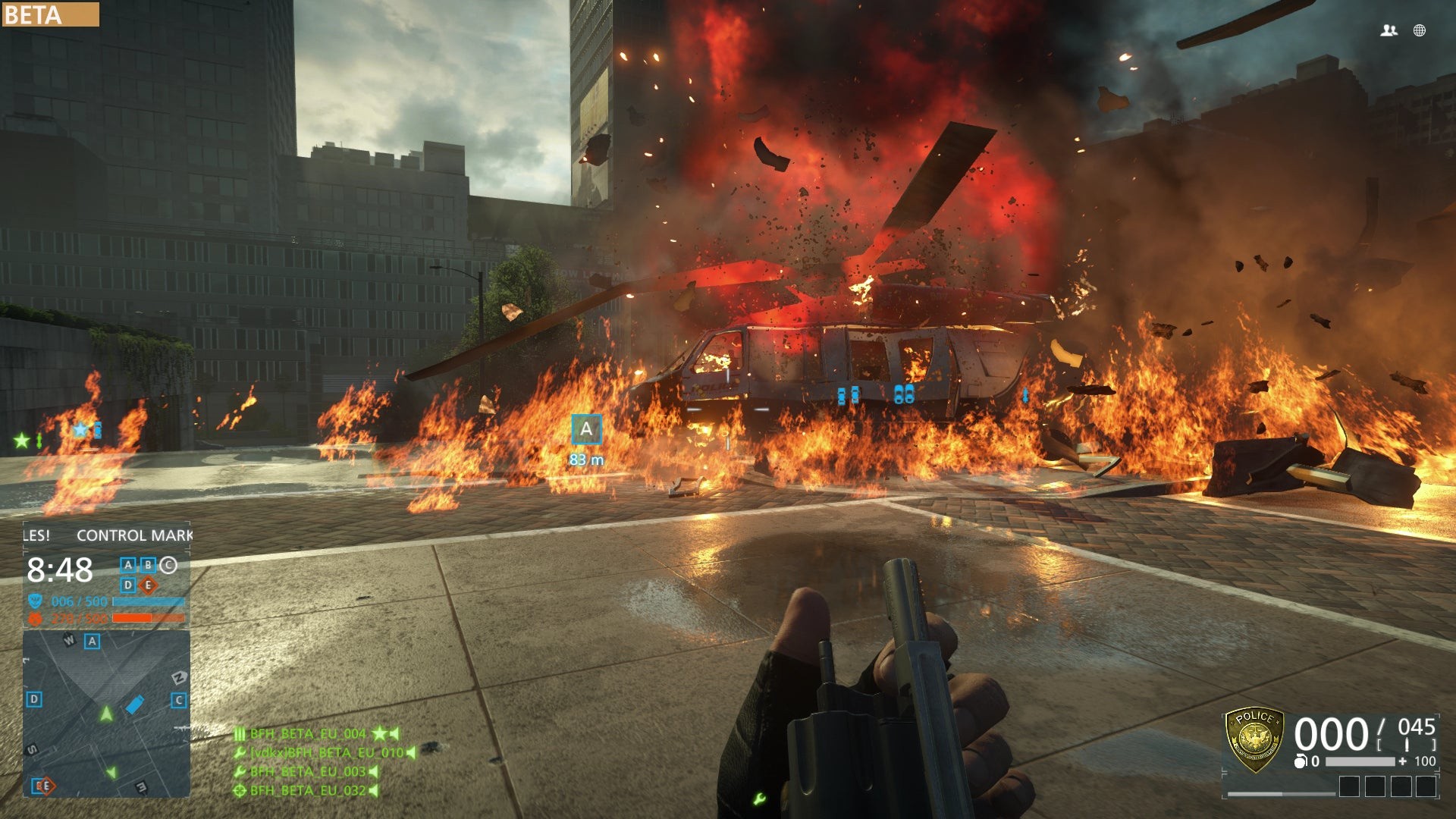Select objective C marker on the minimap

click(179, 700)
